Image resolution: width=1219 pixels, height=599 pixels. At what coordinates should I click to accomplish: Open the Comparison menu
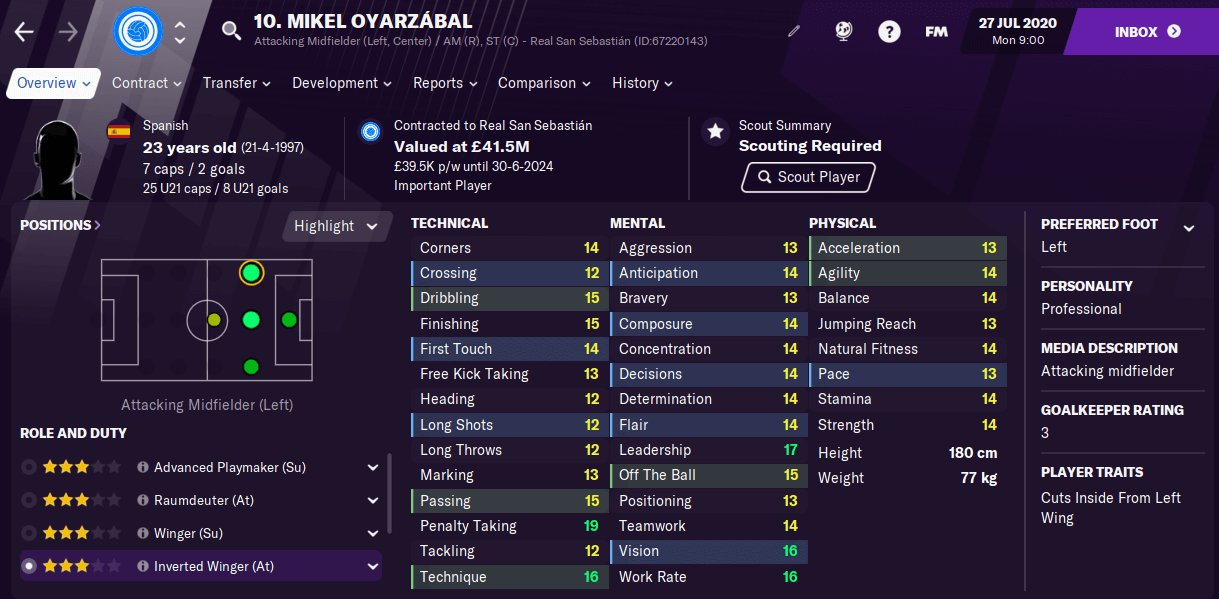[x=543, y=83]
